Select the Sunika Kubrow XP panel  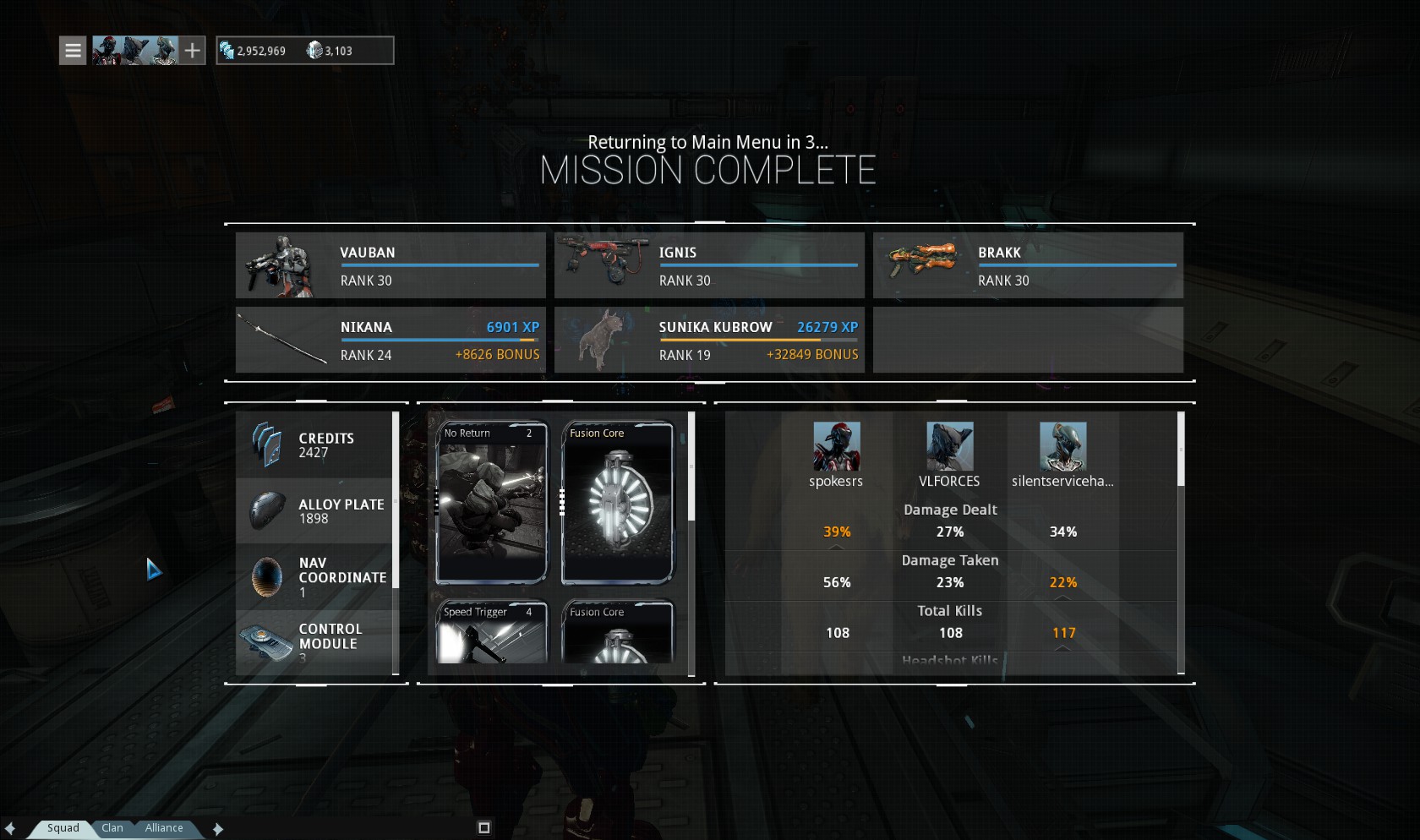coord(709,340)
